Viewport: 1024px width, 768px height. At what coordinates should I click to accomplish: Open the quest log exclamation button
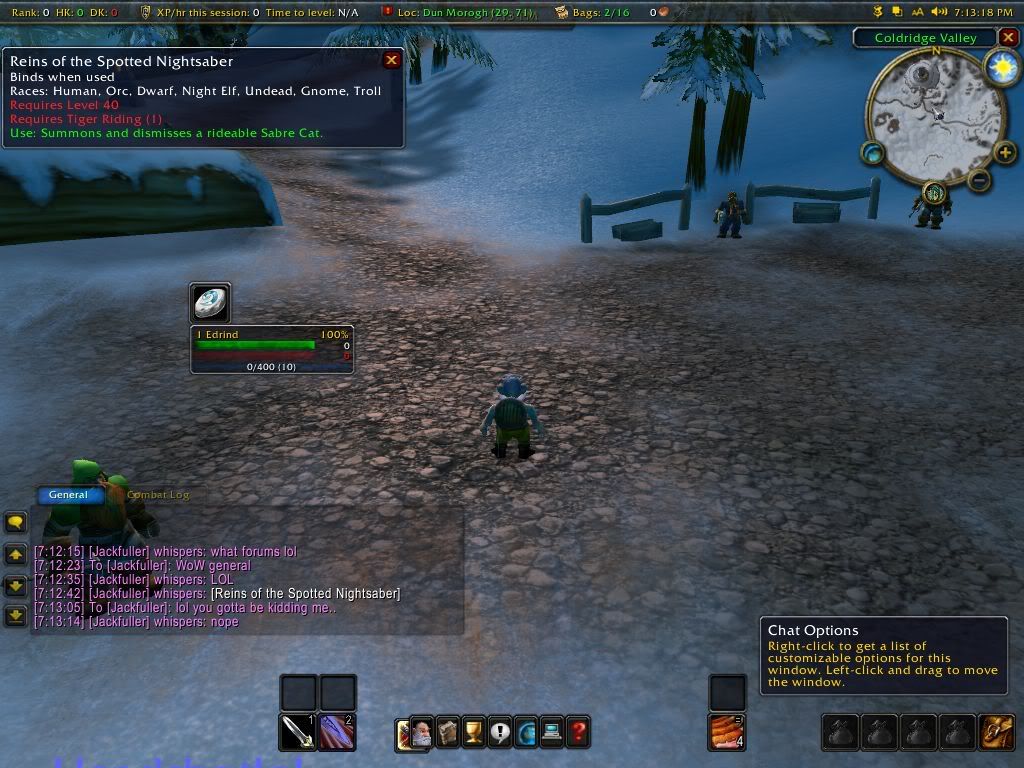click(500, 732)
